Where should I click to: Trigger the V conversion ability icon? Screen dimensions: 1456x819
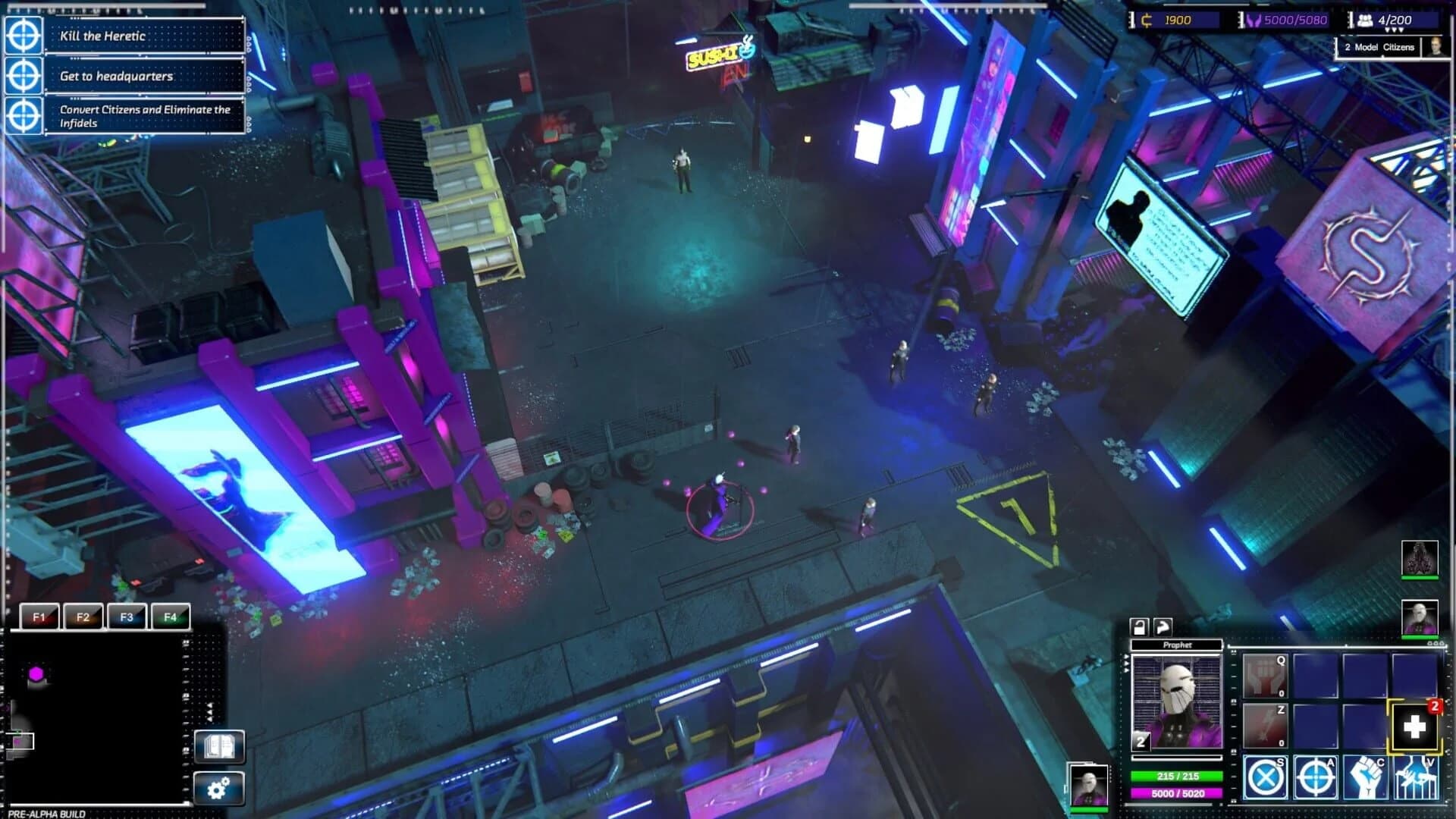point(1417,778)
